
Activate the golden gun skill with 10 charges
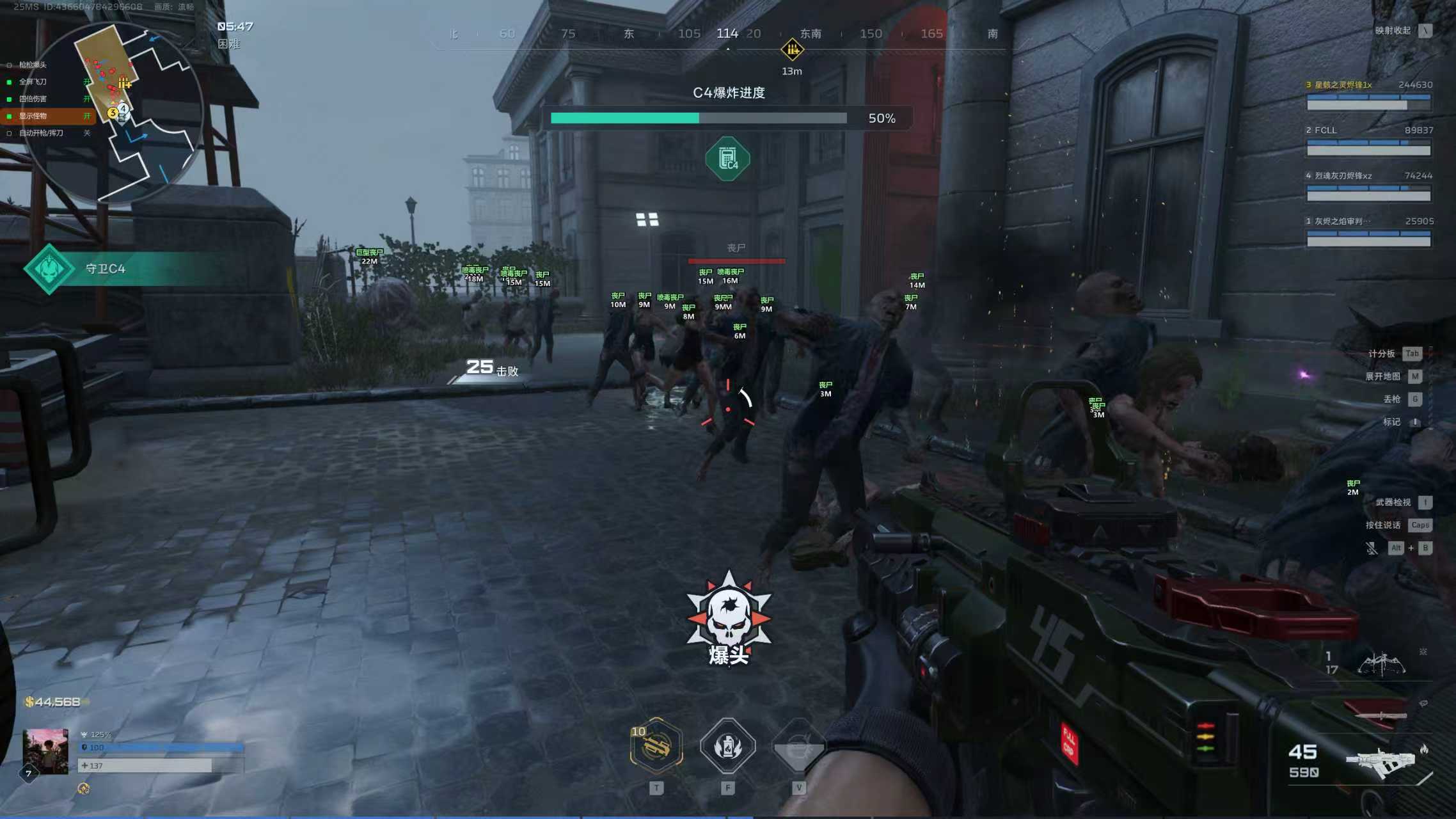[x=656, y=745]
